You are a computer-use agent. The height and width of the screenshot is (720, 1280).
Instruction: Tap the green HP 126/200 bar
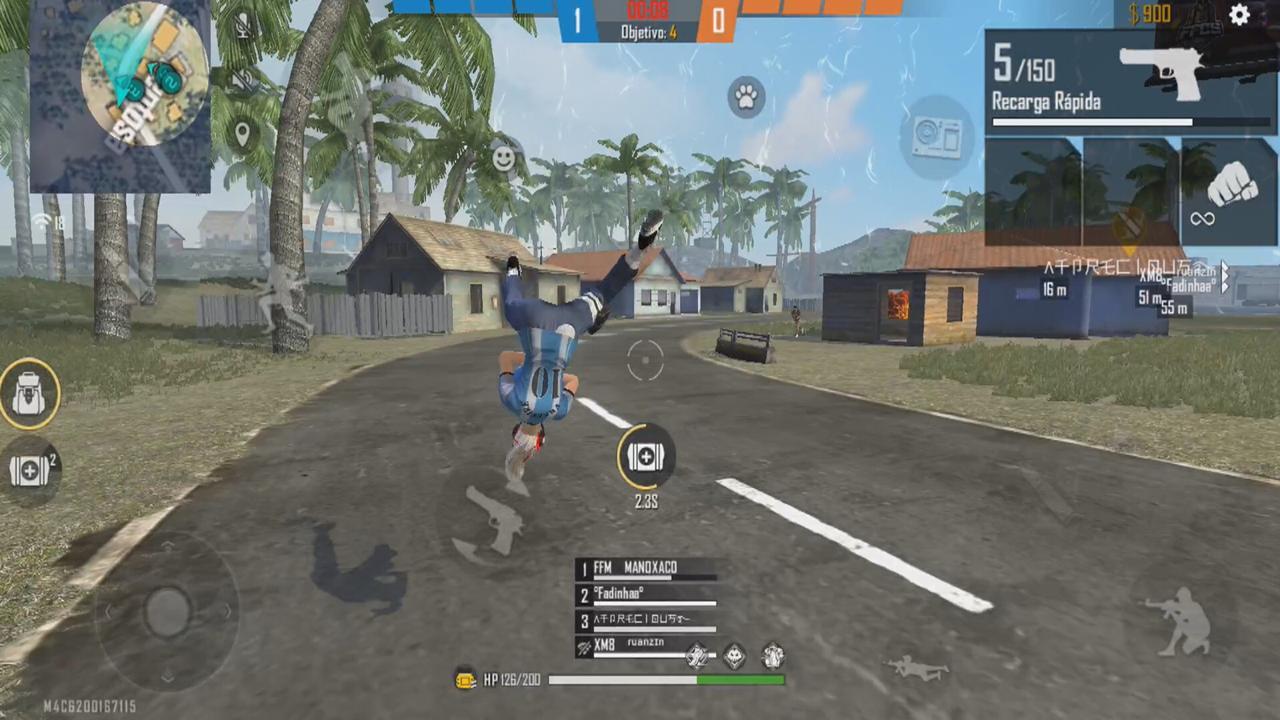667,679
